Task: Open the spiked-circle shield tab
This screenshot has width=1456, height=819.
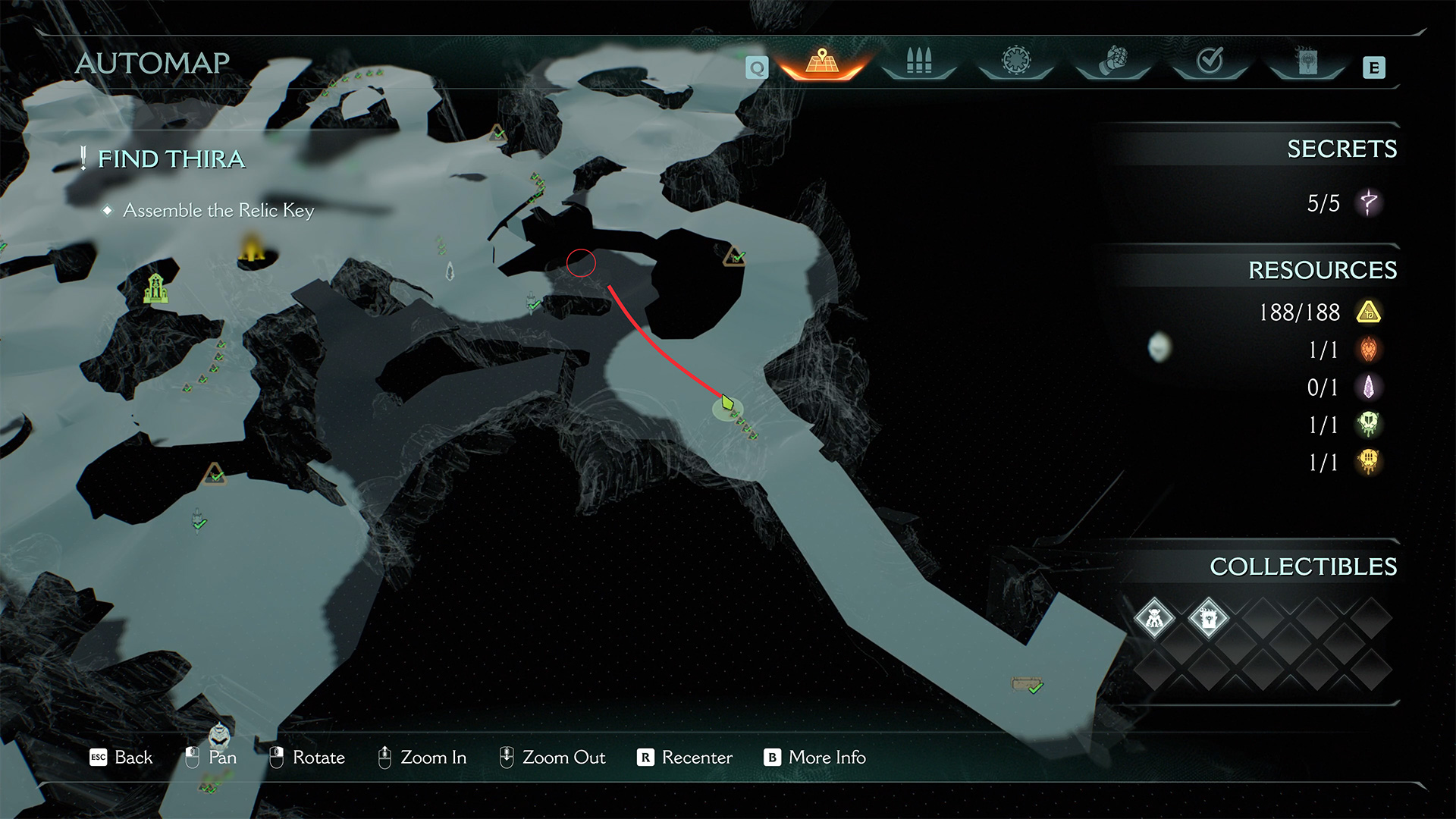Action: click(x=1015, y=61)
